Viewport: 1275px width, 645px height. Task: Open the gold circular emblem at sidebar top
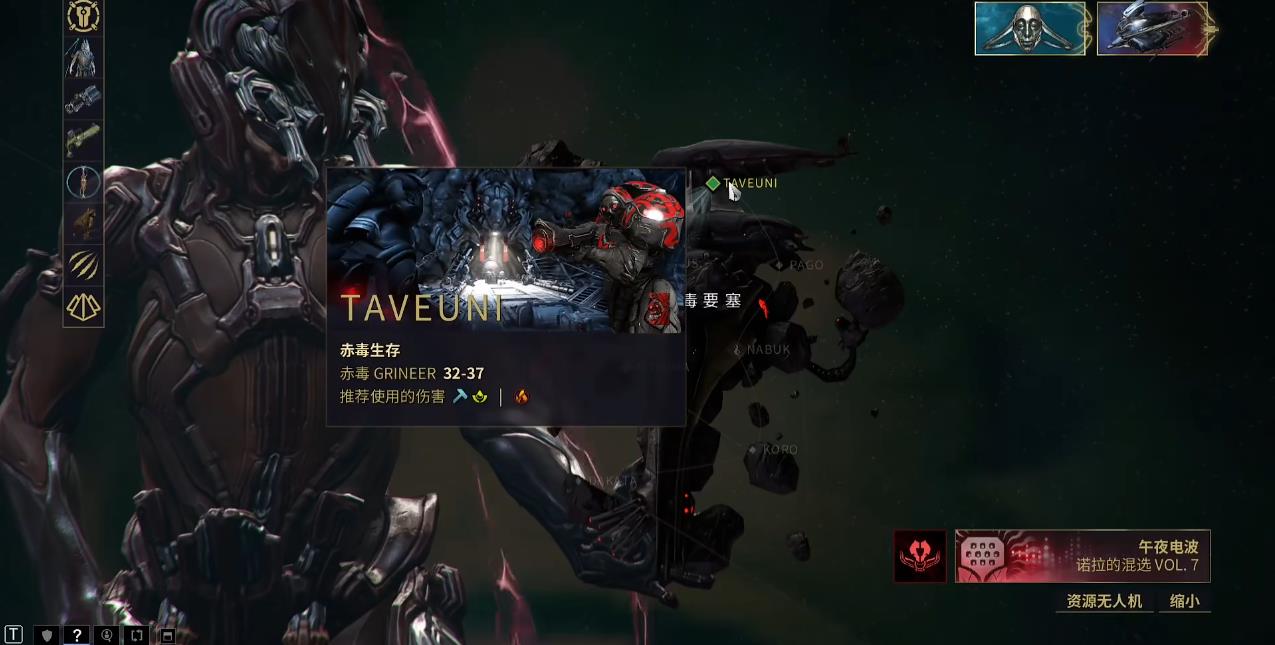coord(84,16)
